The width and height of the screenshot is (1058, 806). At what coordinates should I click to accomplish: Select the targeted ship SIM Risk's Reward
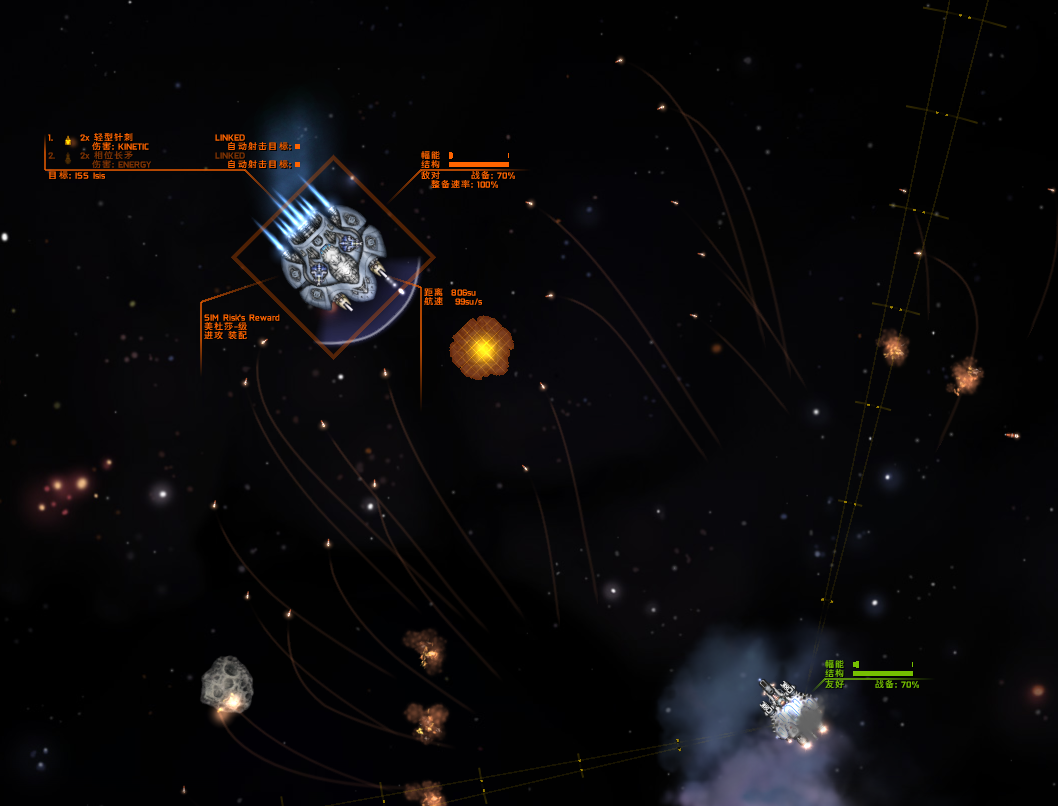click(x=333, y=256)
